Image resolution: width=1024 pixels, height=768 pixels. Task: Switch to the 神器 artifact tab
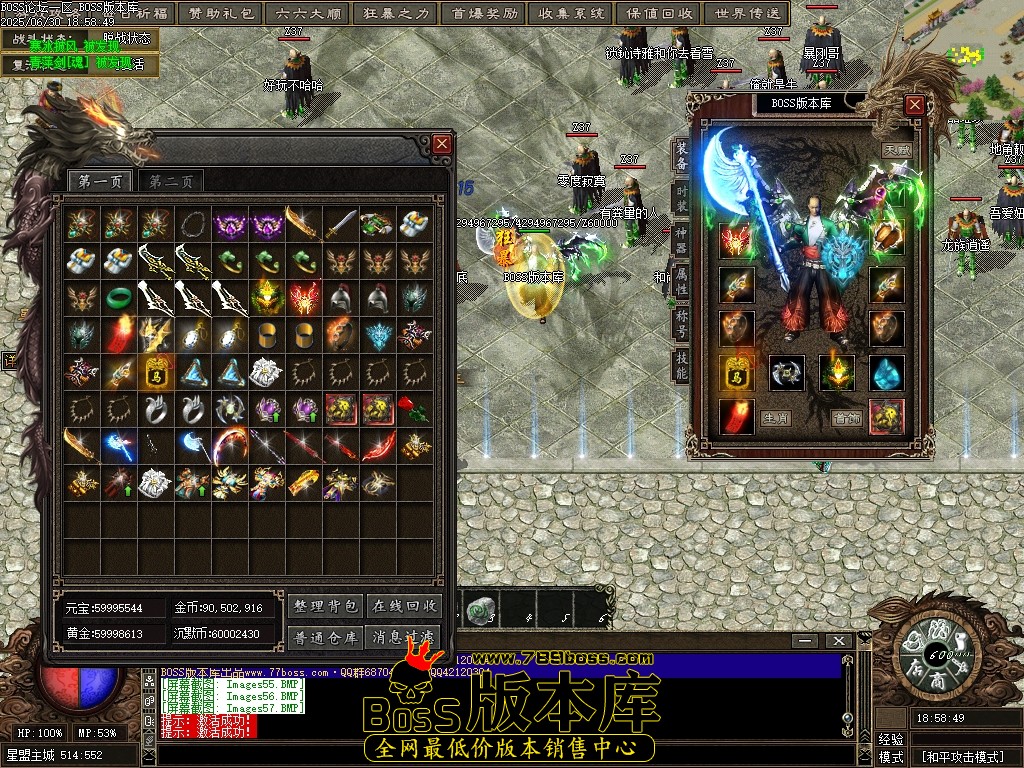681,239
